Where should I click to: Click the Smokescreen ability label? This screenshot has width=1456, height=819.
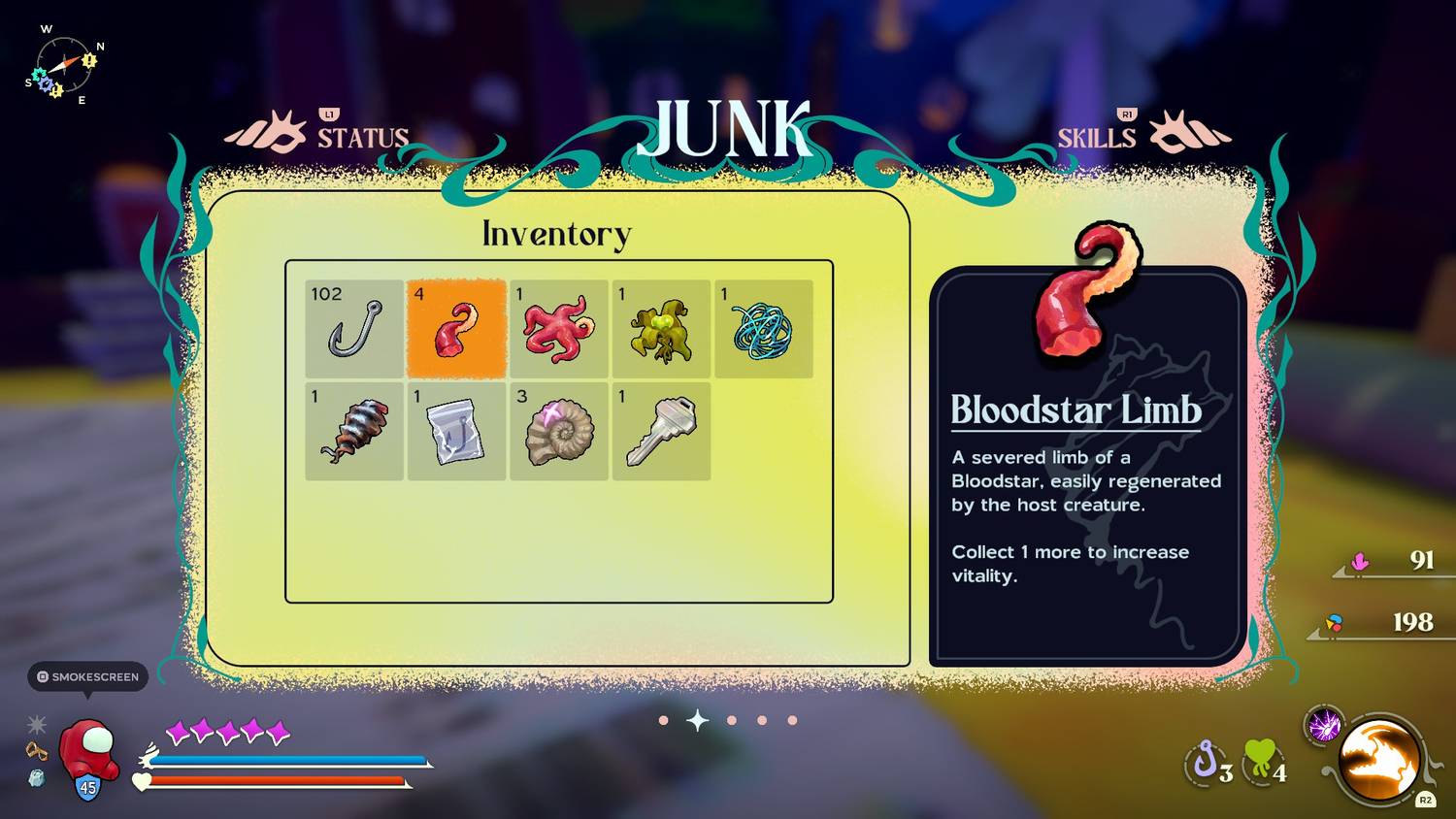pyautogui.click(x=88, y=676)
